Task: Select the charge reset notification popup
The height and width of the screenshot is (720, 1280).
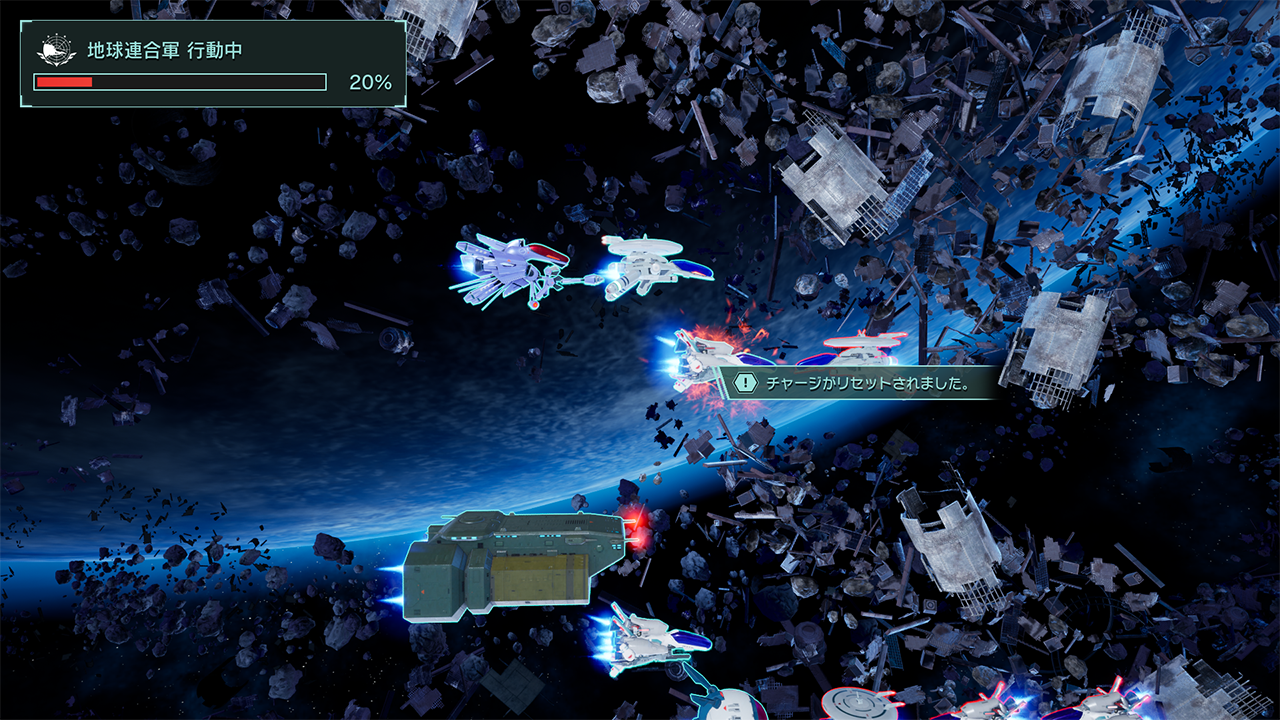Action: [x=858, y=383]
